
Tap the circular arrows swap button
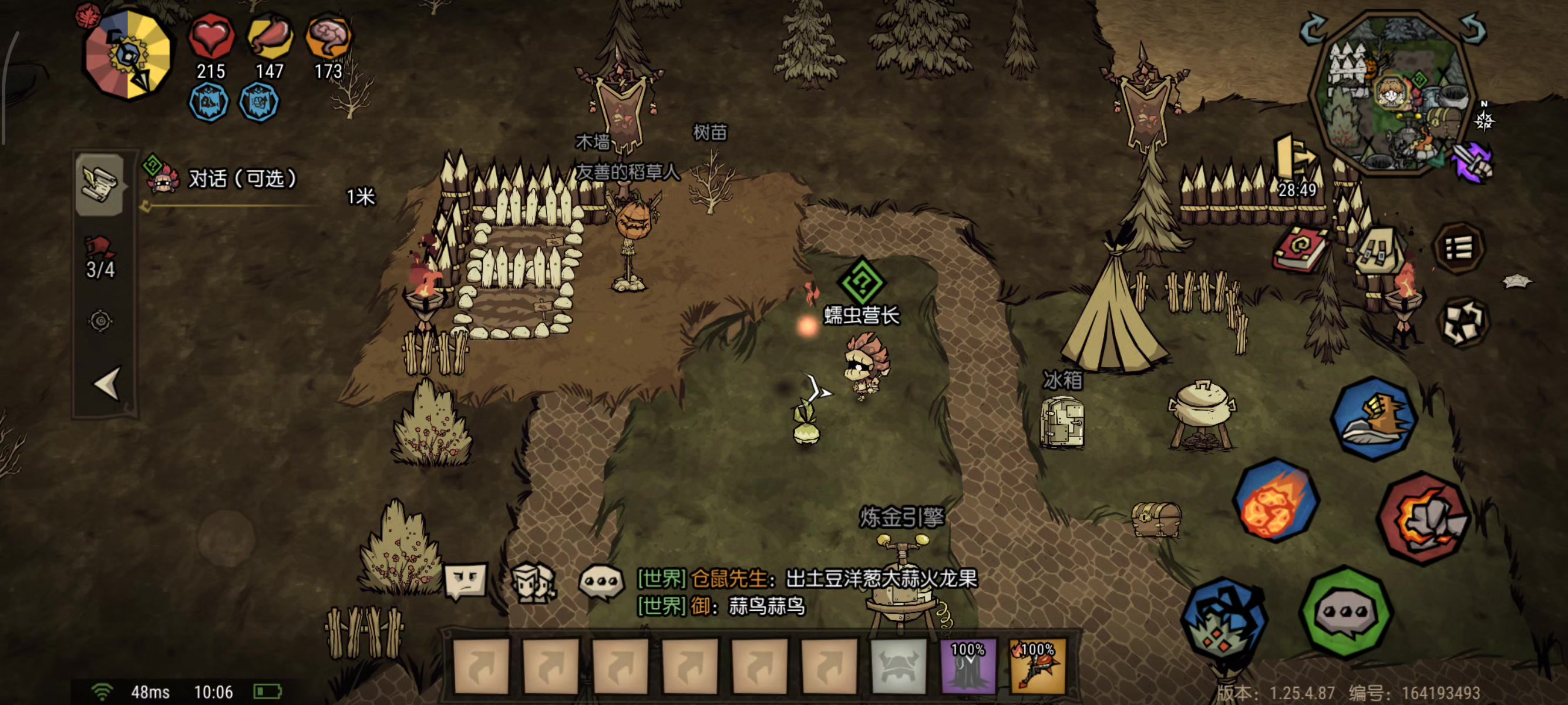pyautogui.click(x=1463, y=321)
